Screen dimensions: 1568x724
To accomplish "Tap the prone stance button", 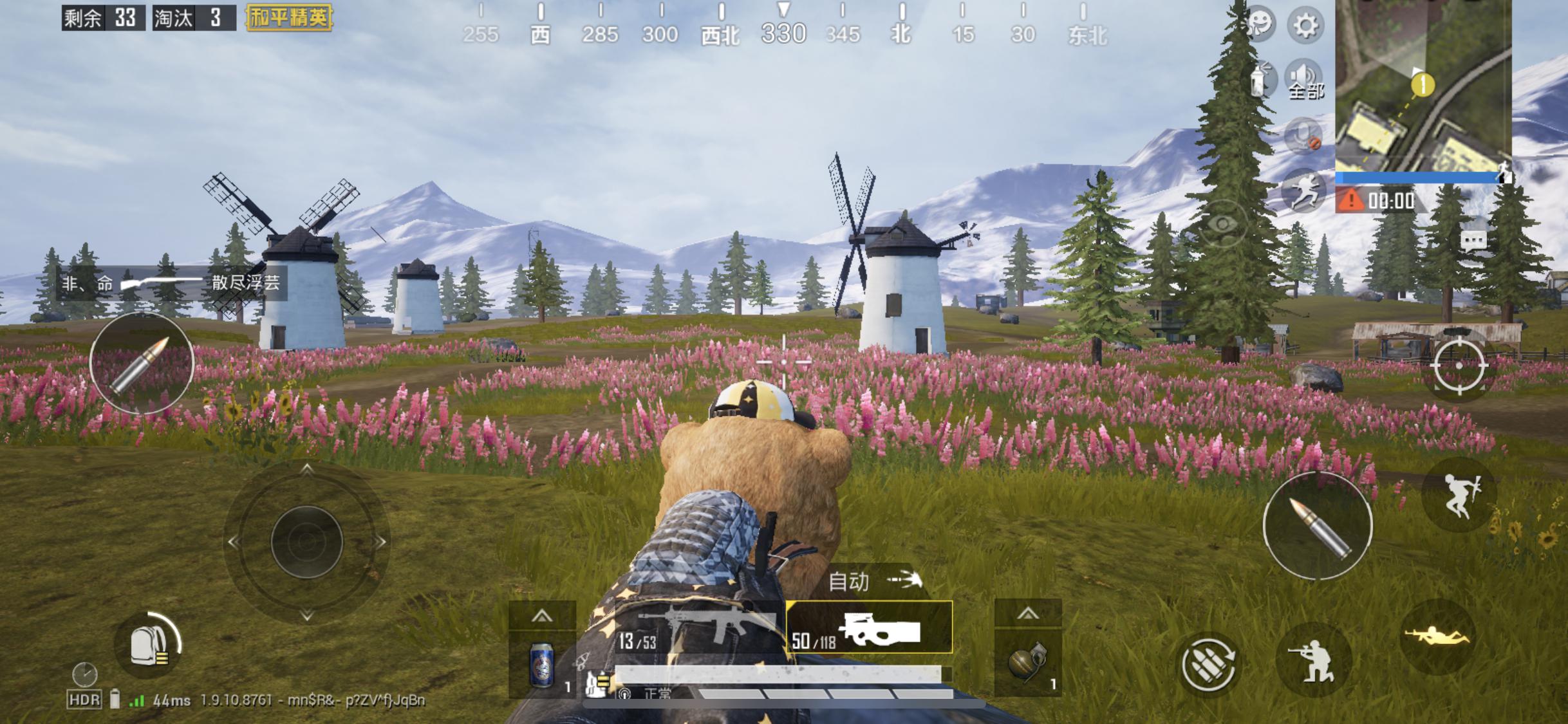I will tap(1437, 637).
